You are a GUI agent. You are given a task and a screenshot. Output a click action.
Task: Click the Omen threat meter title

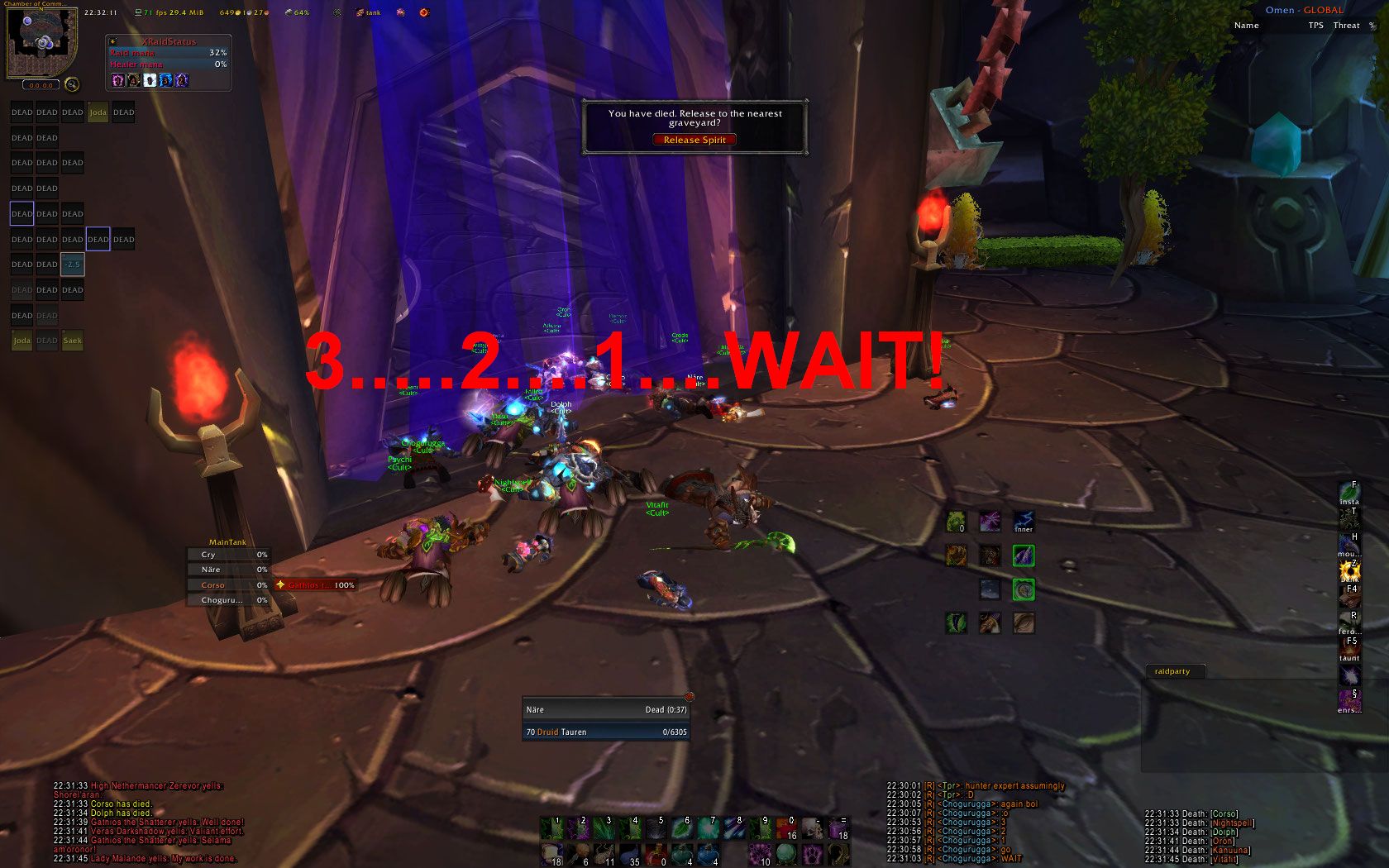click(1304, 10)
